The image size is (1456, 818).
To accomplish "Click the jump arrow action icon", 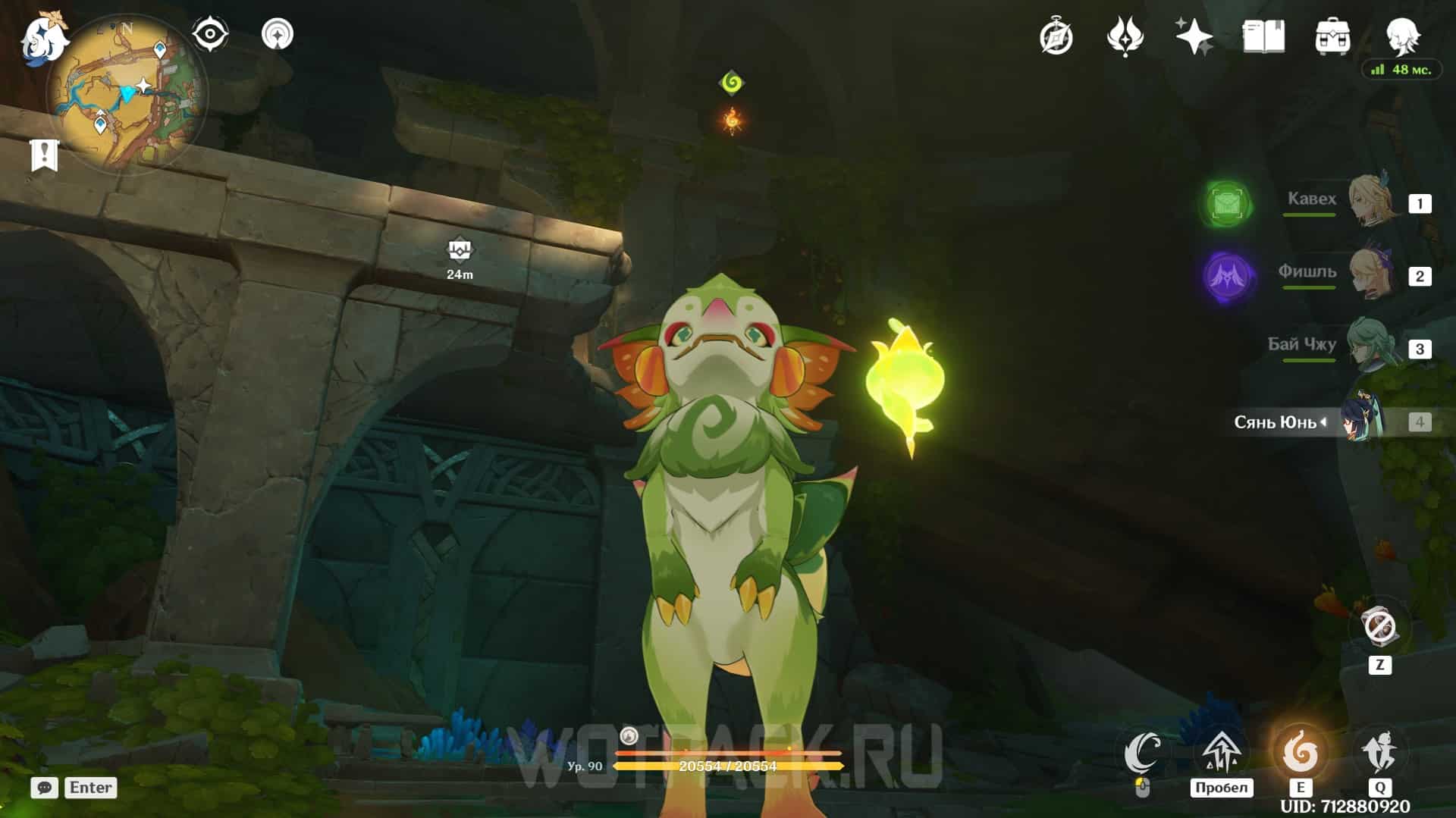I will (1220, 753).
